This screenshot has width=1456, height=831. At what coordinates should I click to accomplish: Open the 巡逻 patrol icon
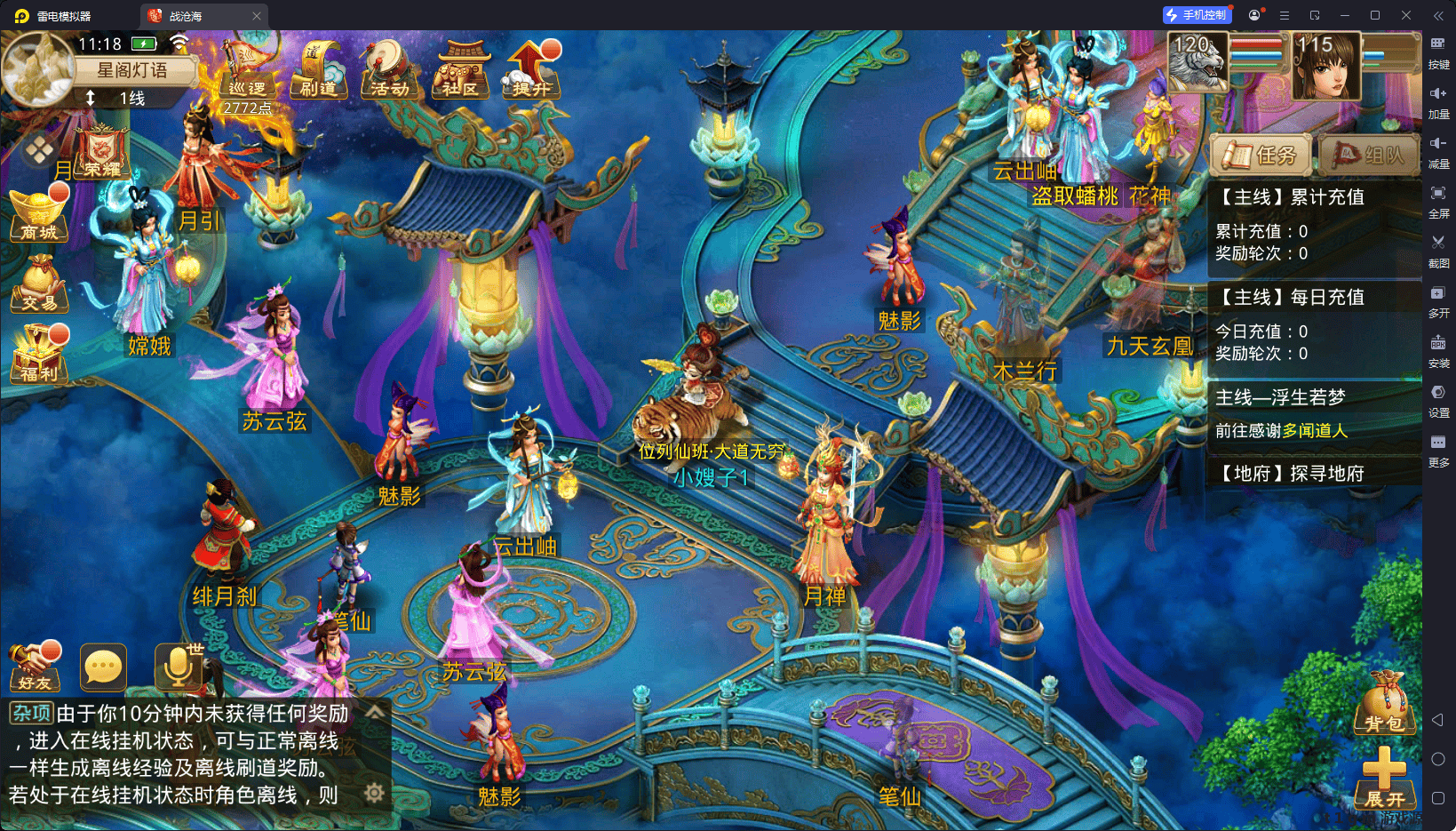tap(246, 71)
